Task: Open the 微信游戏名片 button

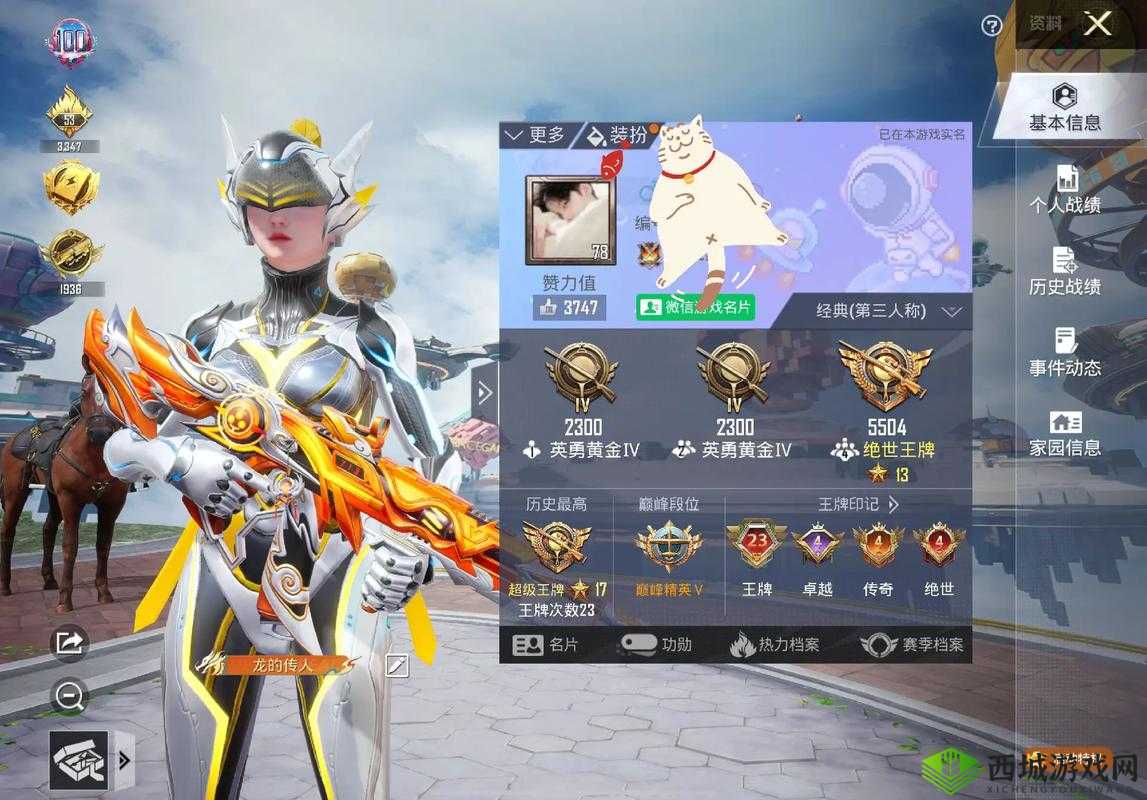Action: [x=697, y=307]
